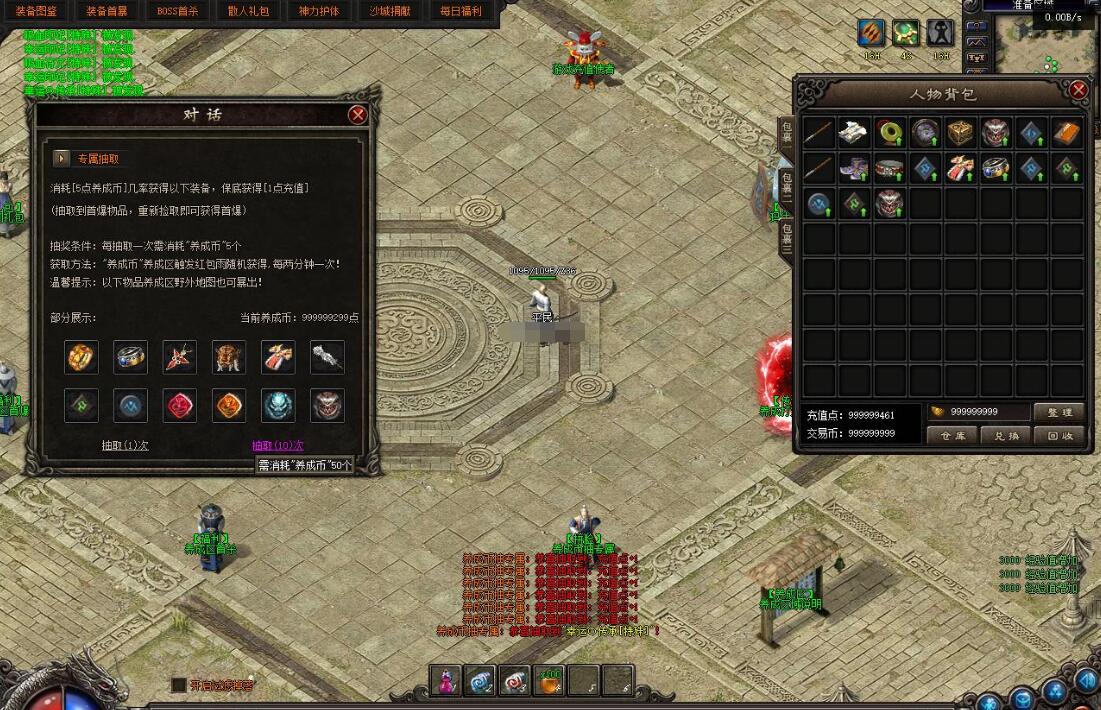Click the 兑换 exchange button

tap(1005, 436)
